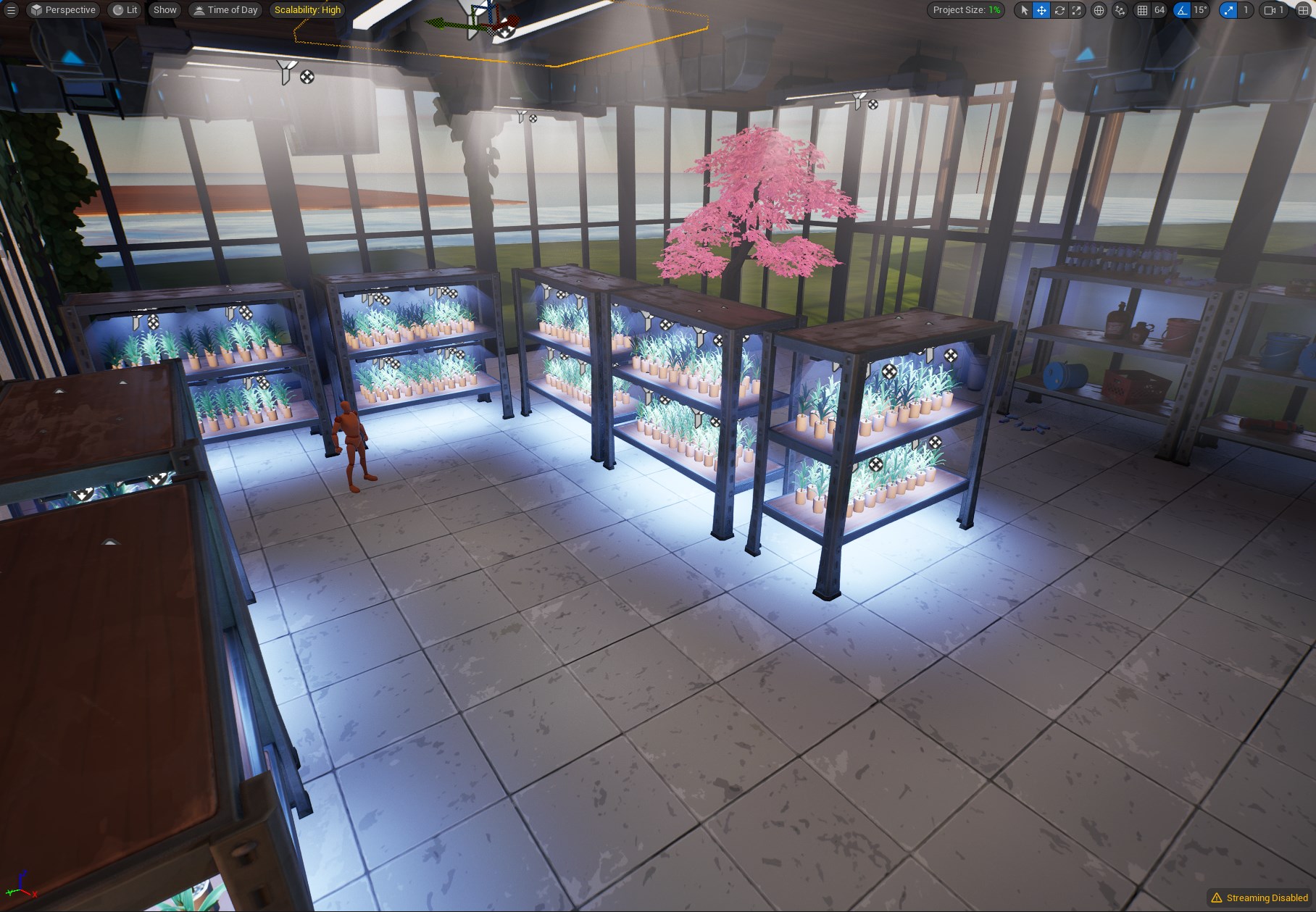Open the grid snap size 64 dropdown
Screen dimensions: 1316x912
pyautogui.click(x=1159, y=10)
